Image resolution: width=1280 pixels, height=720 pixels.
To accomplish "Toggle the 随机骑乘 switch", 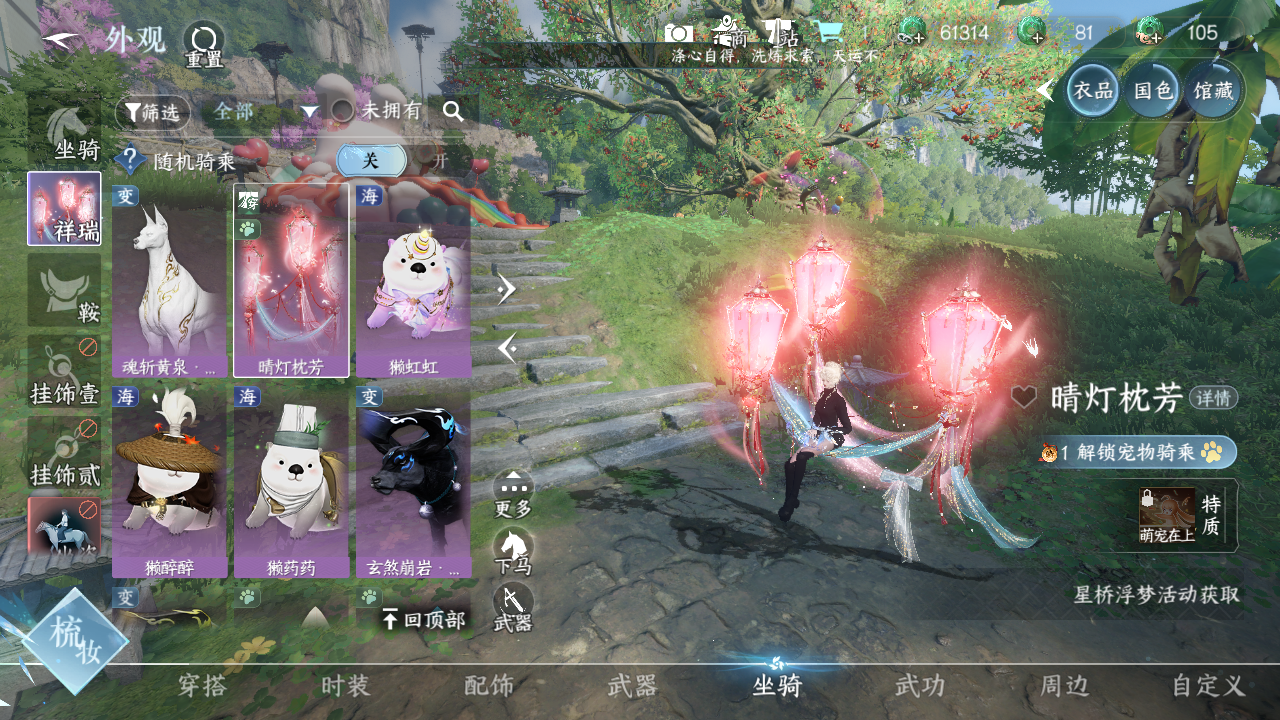I will (x=390, y=160).
